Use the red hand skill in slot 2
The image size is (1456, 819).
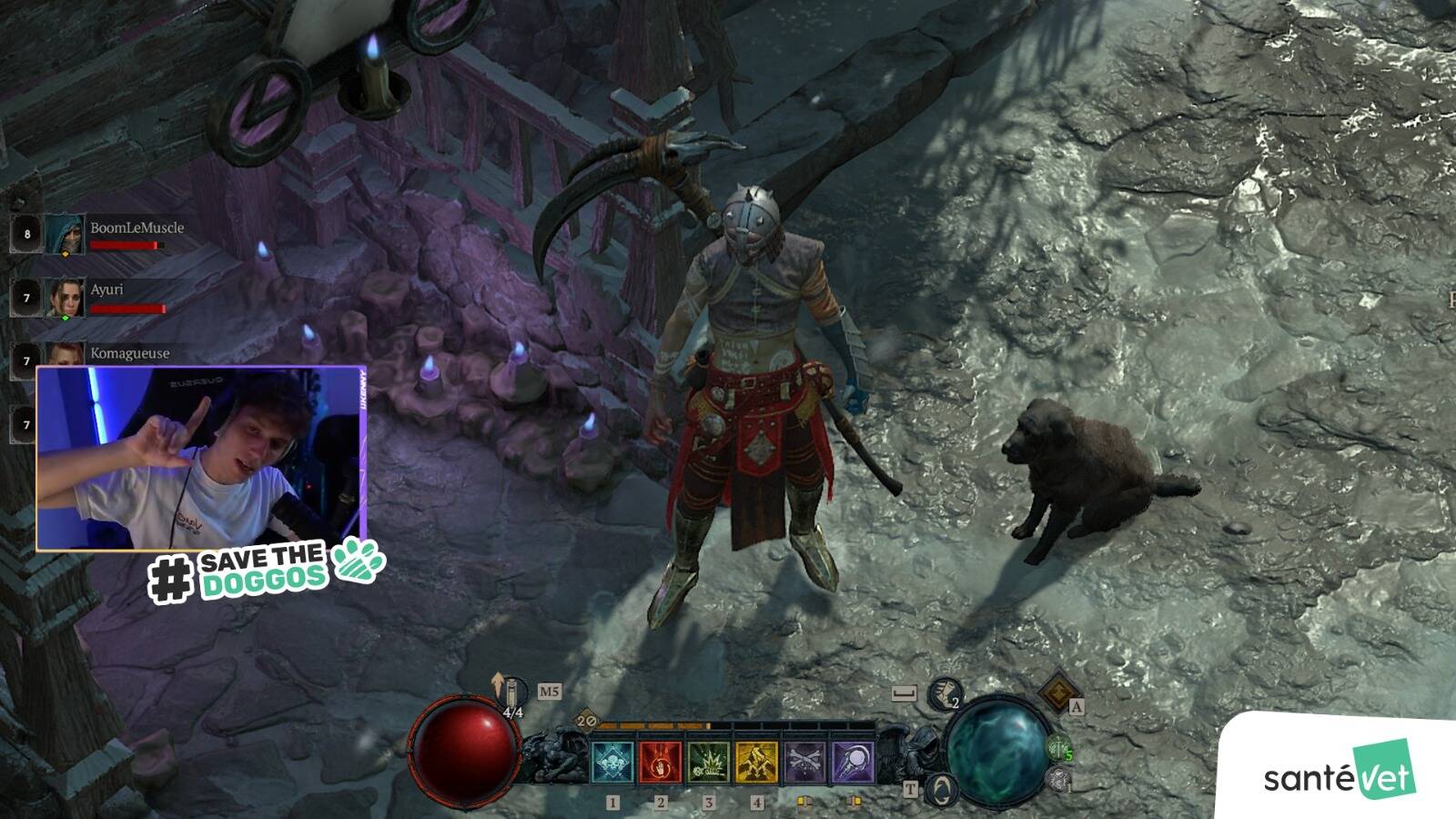(661, 762)
